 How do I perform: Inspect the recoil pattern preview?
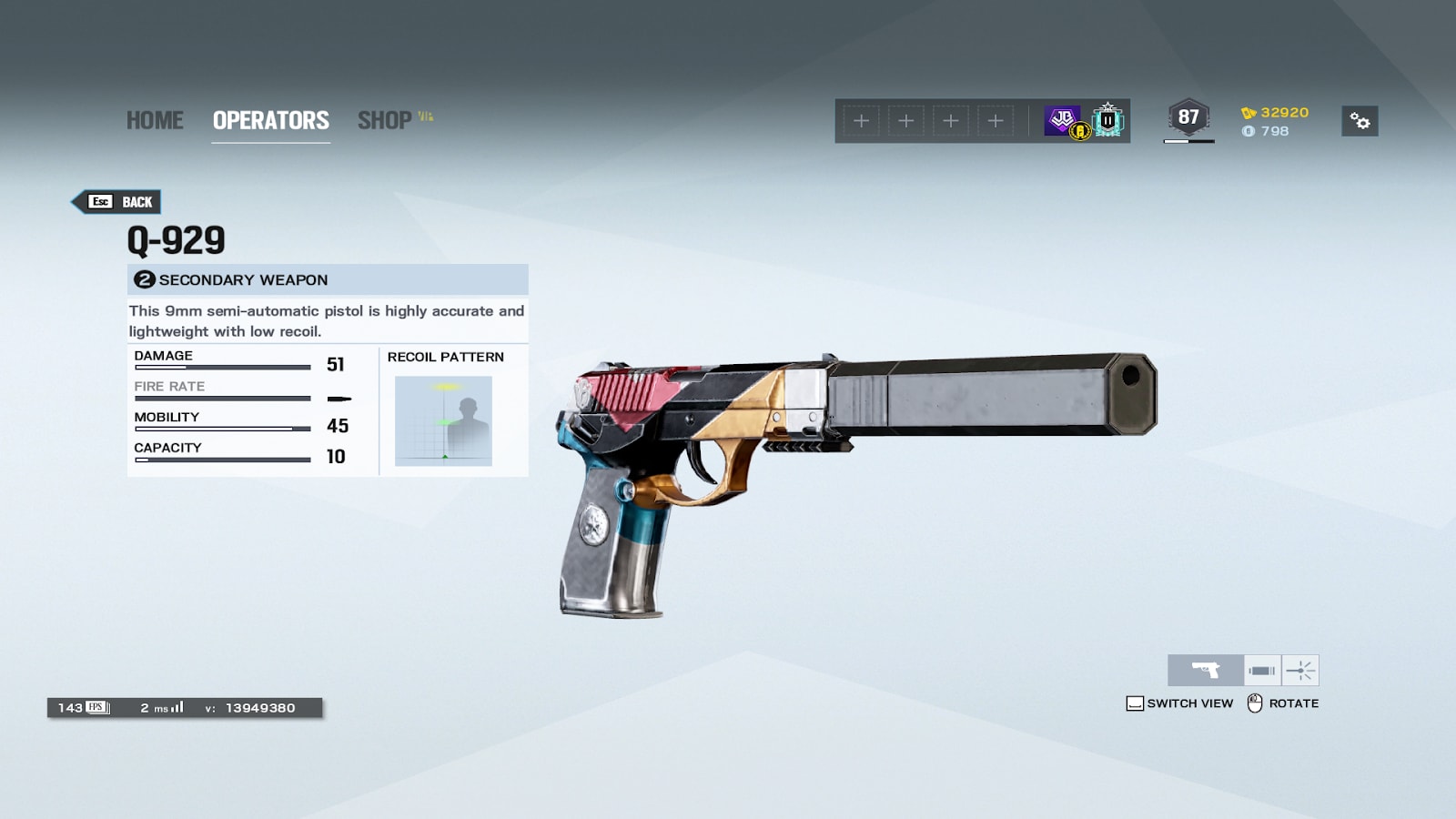[443, 420]
